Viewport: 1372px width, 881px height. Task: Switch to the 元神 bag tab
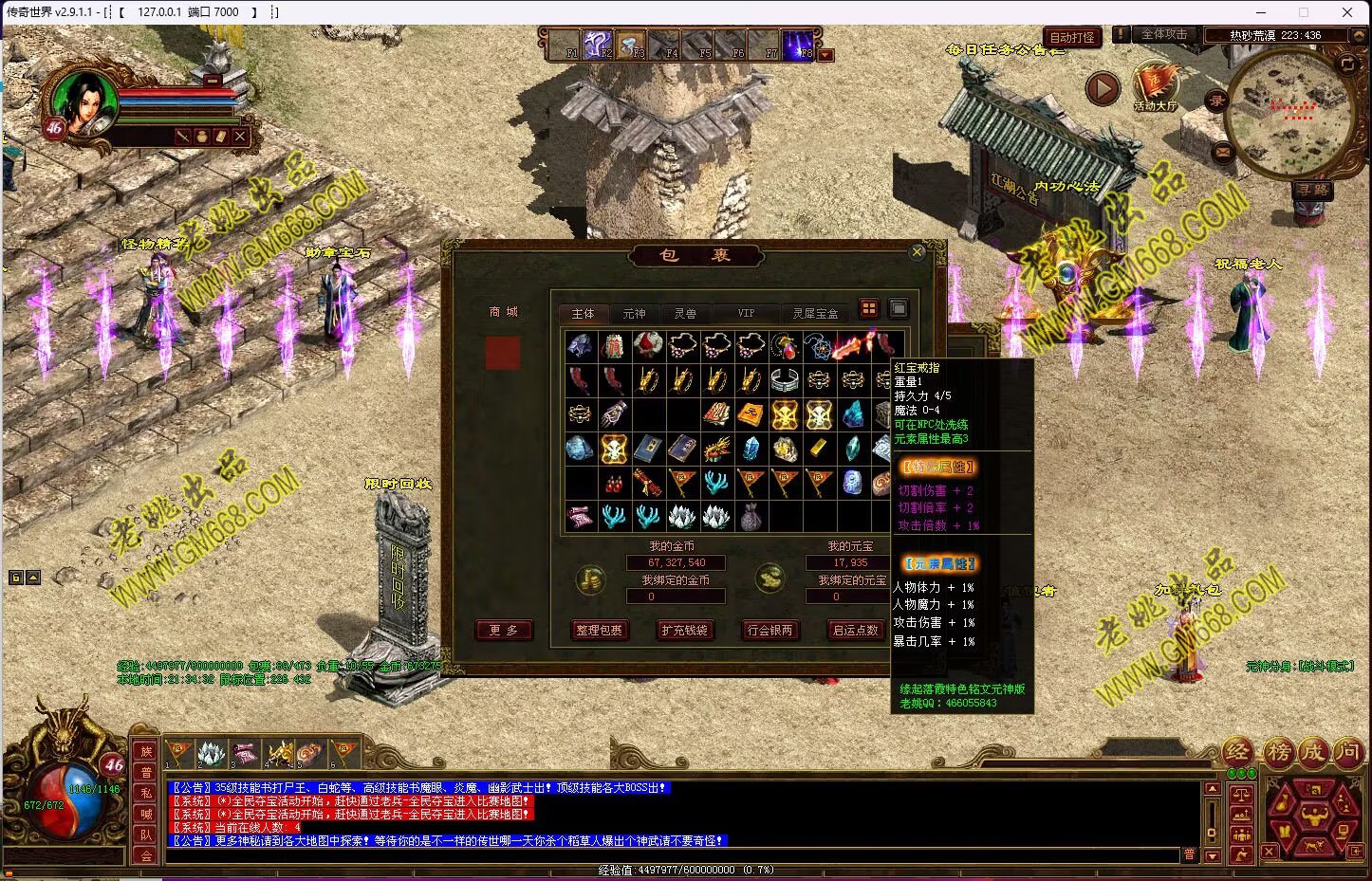[634, 313]
